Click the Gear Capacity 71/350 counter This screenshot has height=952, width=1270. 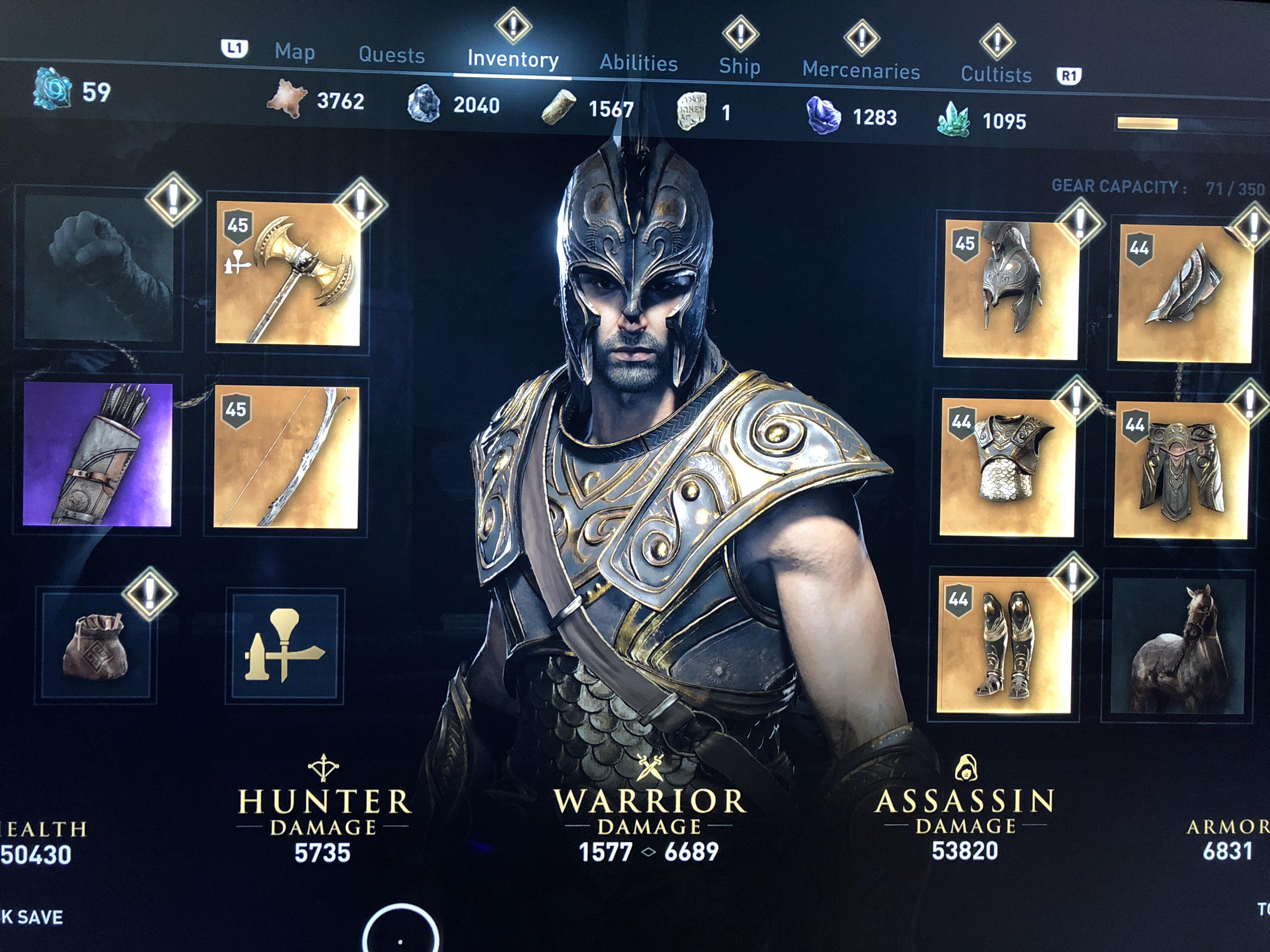pos(1148,186)
